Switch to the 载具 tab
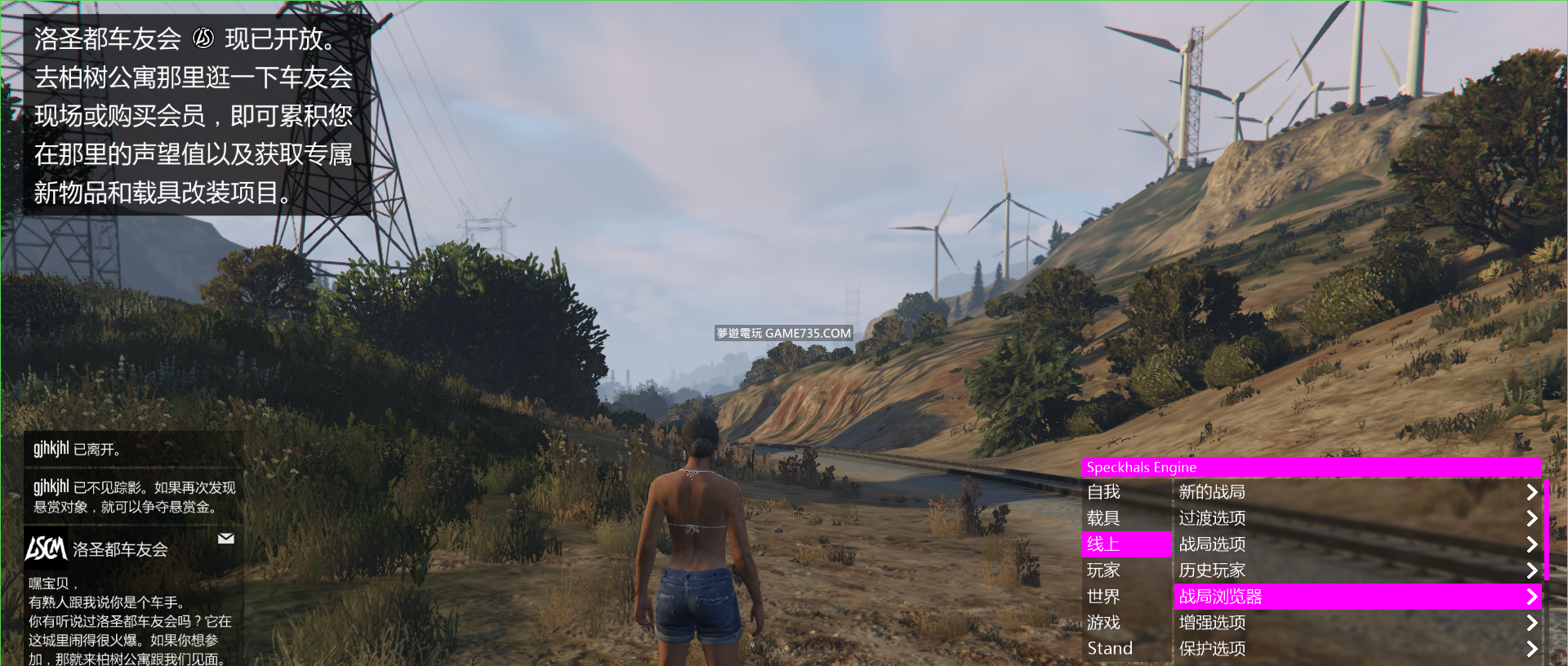Image resolution: width=1568 pixels, height=666 pixels. pos(1126,518)
